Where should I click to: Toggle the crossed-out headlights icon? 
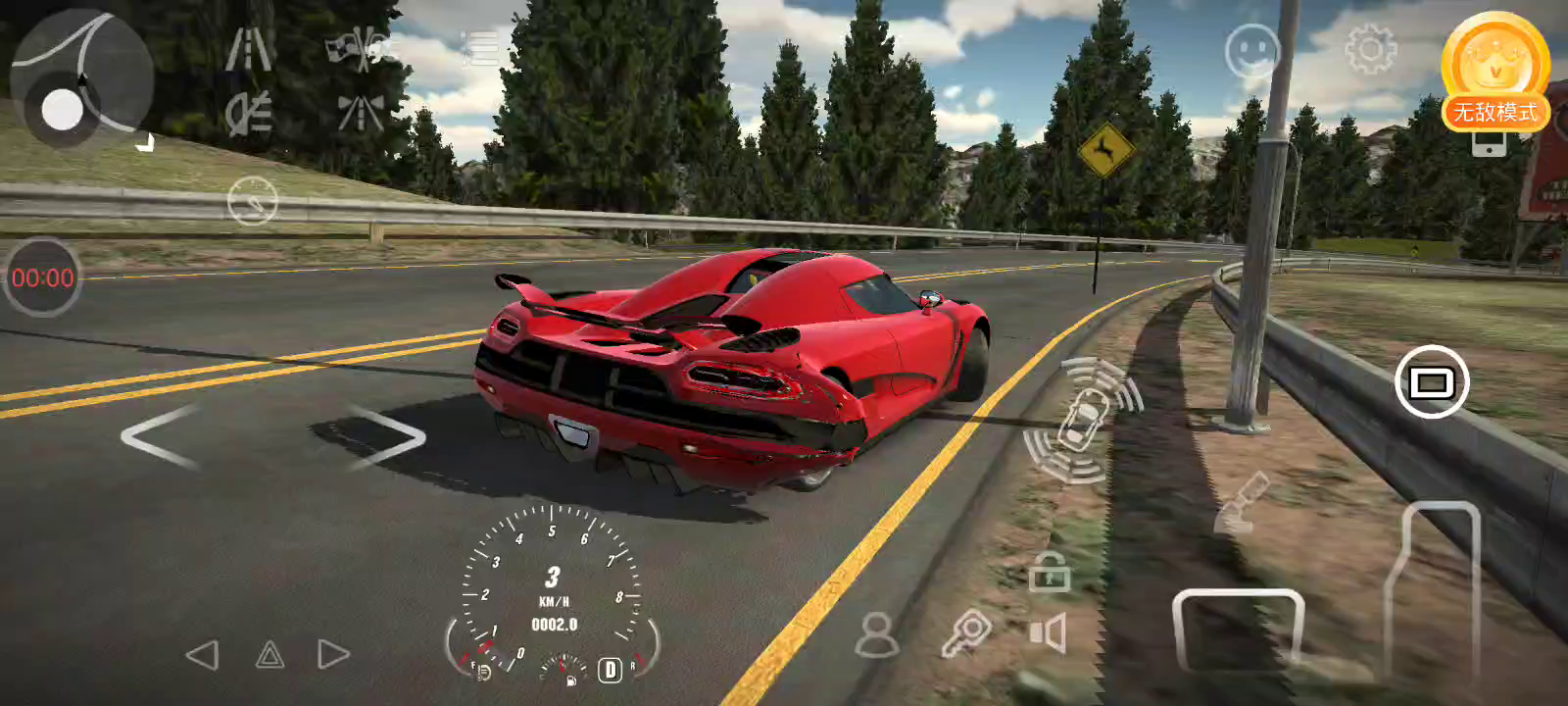coord(249,115)
